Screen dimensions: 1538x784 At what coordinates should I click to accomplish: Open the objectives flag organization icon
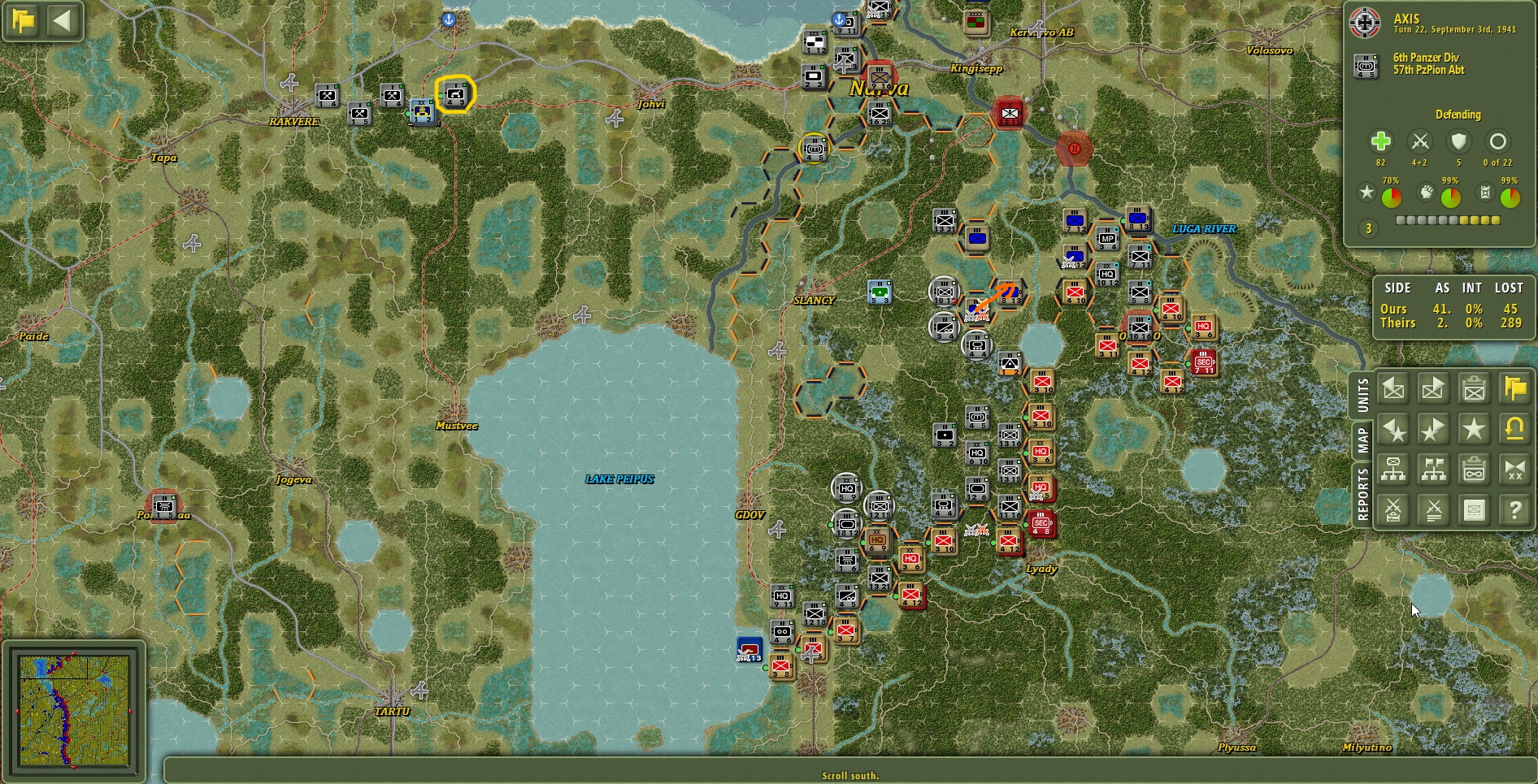pos(1433,470)
